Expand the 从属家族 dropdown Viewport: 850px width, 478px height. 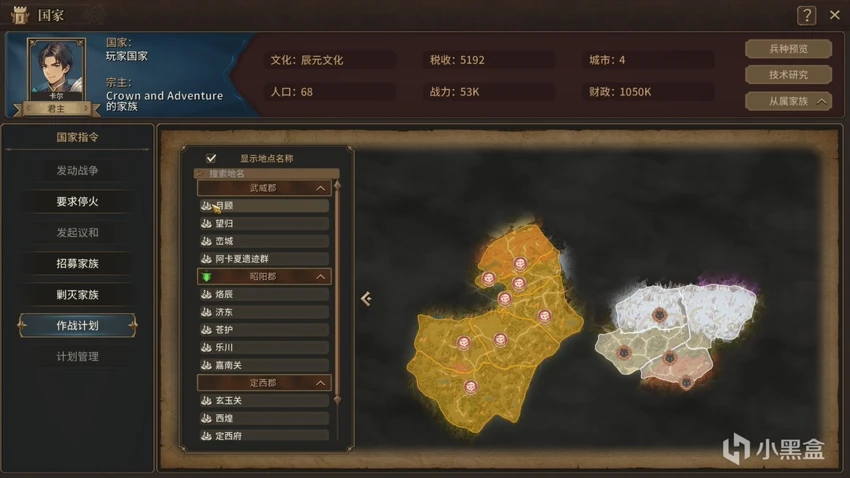(788, 101)
